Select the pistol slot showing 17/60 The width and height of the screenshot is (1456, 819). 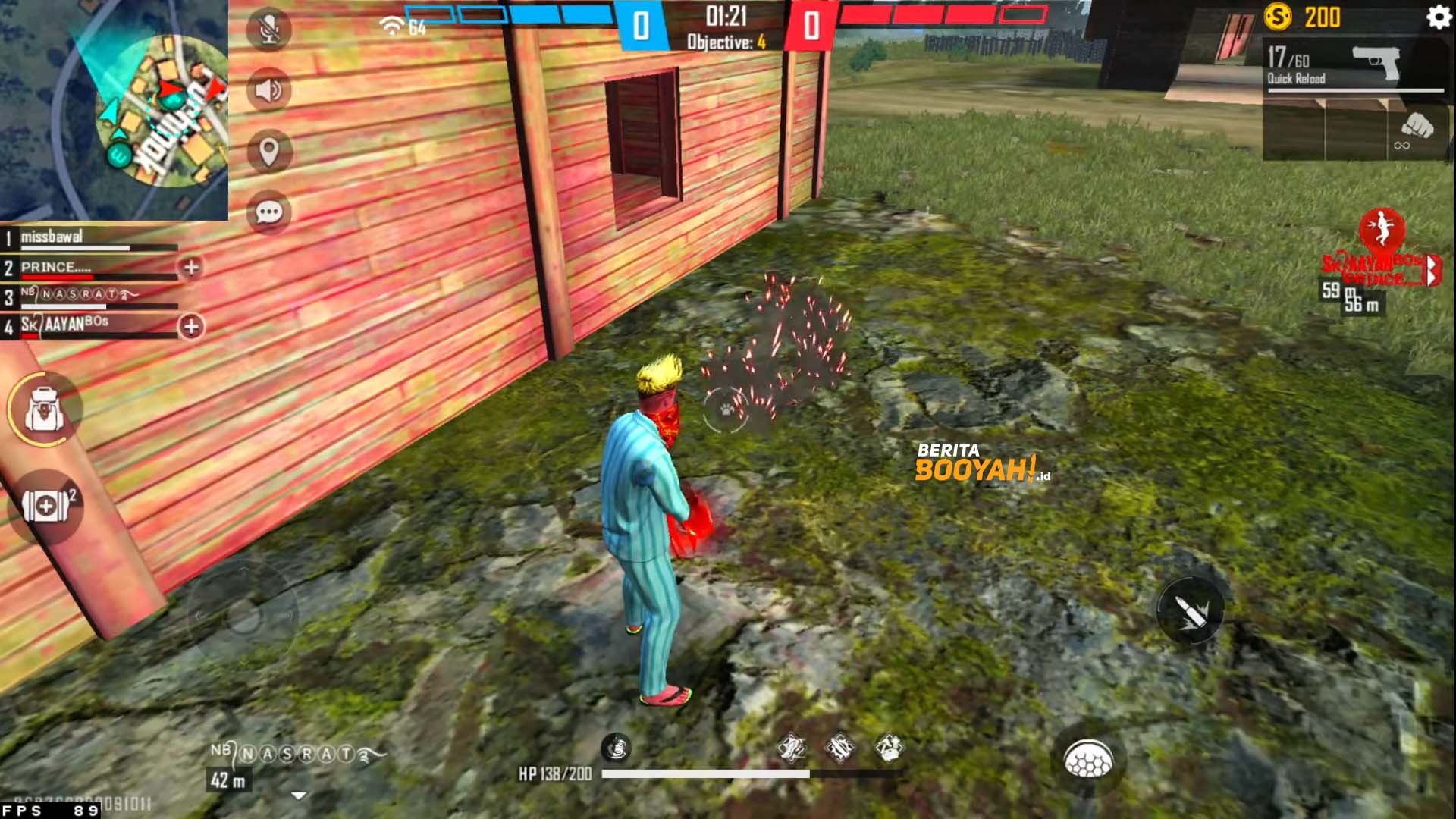(1357, 64)
